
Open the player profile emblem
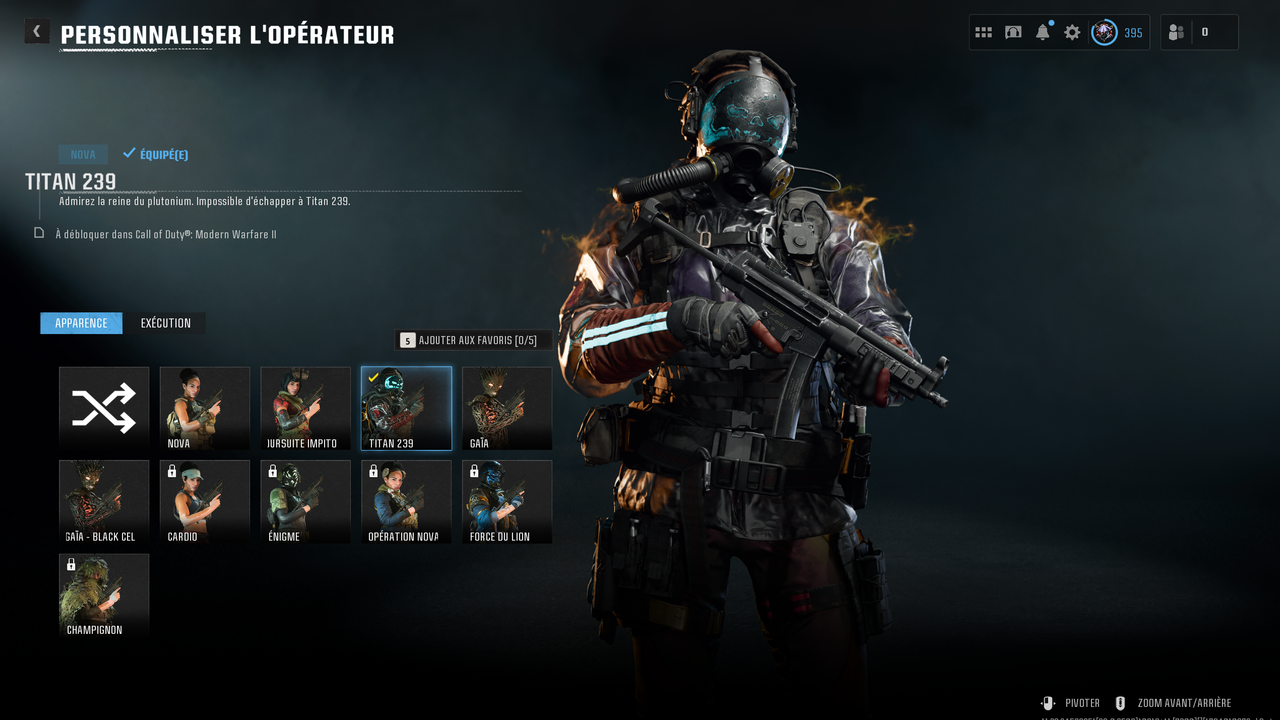[1104, 32]
